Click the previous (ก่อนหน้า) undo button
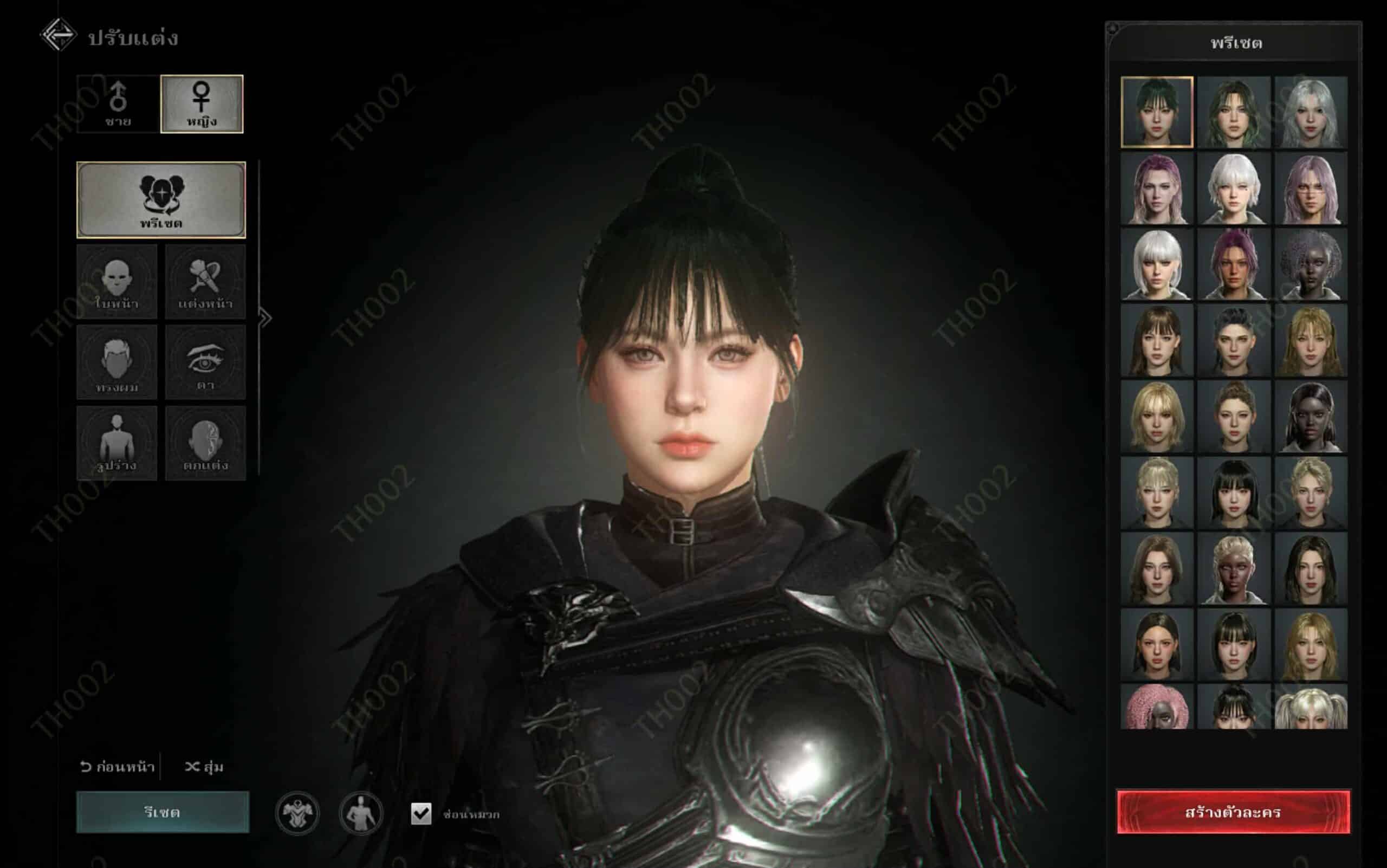Viewport: 1387px width, 868px height. [118, 767]
